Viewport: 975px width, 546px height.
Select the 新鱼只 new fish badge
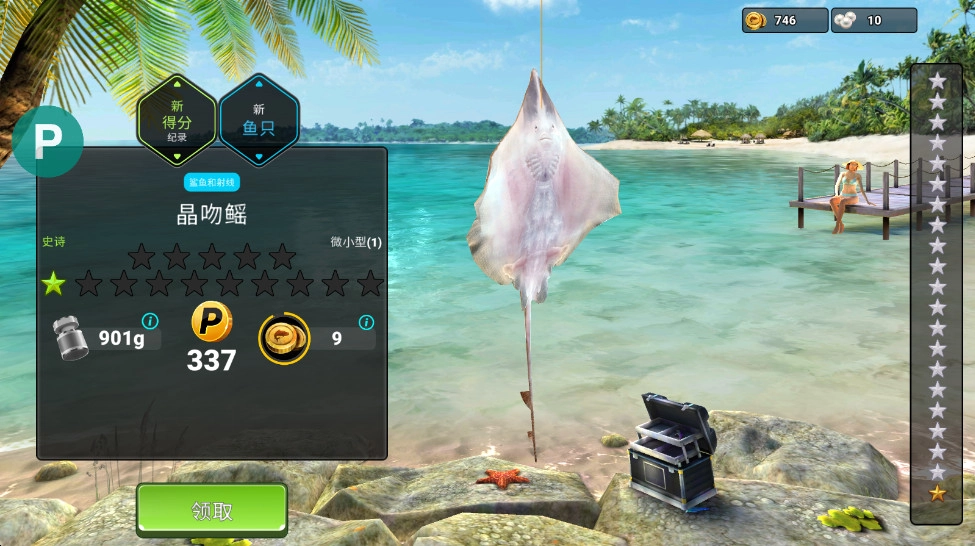tap(258, 122)
